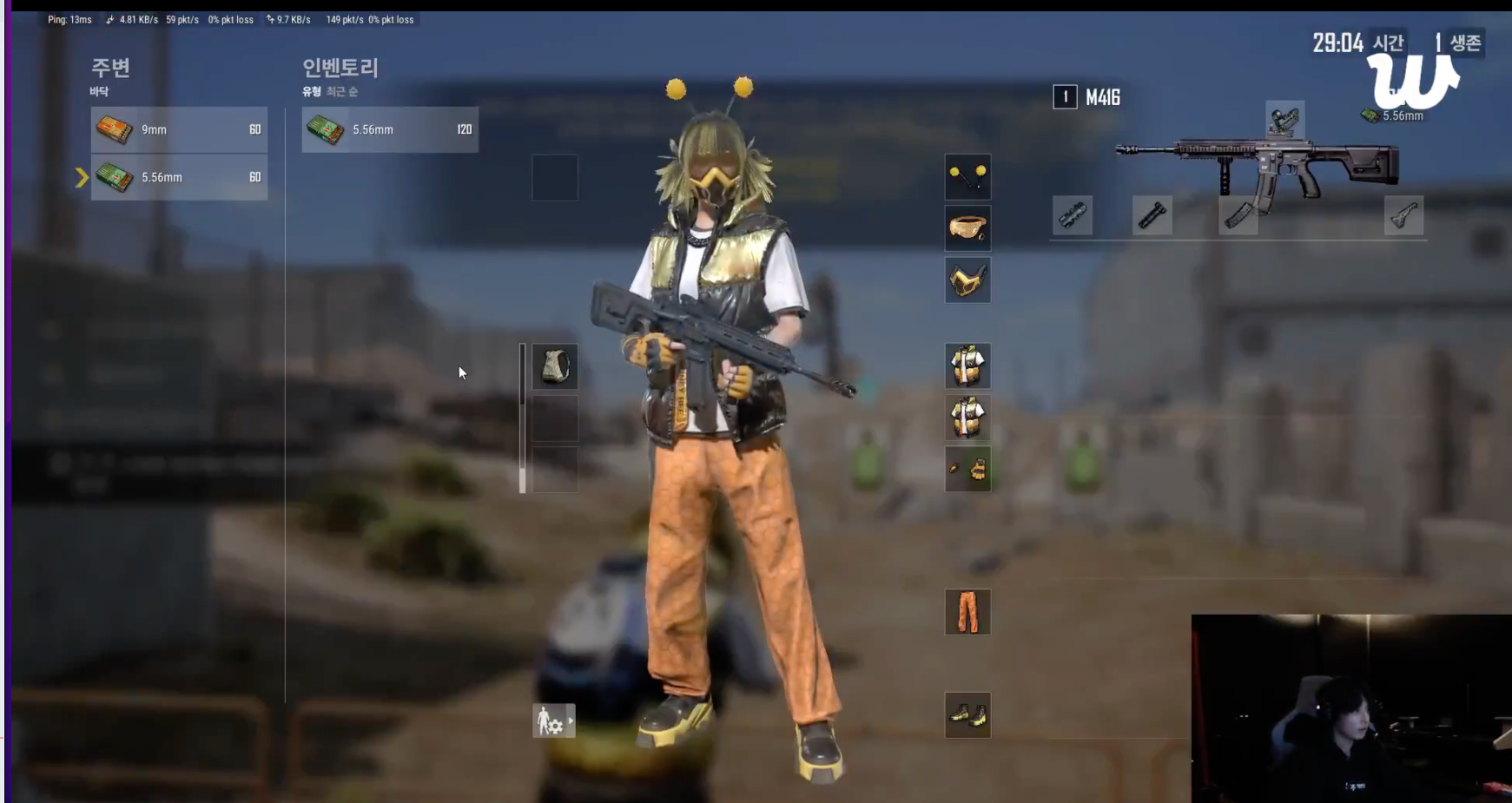The height and width of the screenshot is (803, 1512).
Task: Select the M416 sight attachment slot
Action: click(x=1284, y=120)
